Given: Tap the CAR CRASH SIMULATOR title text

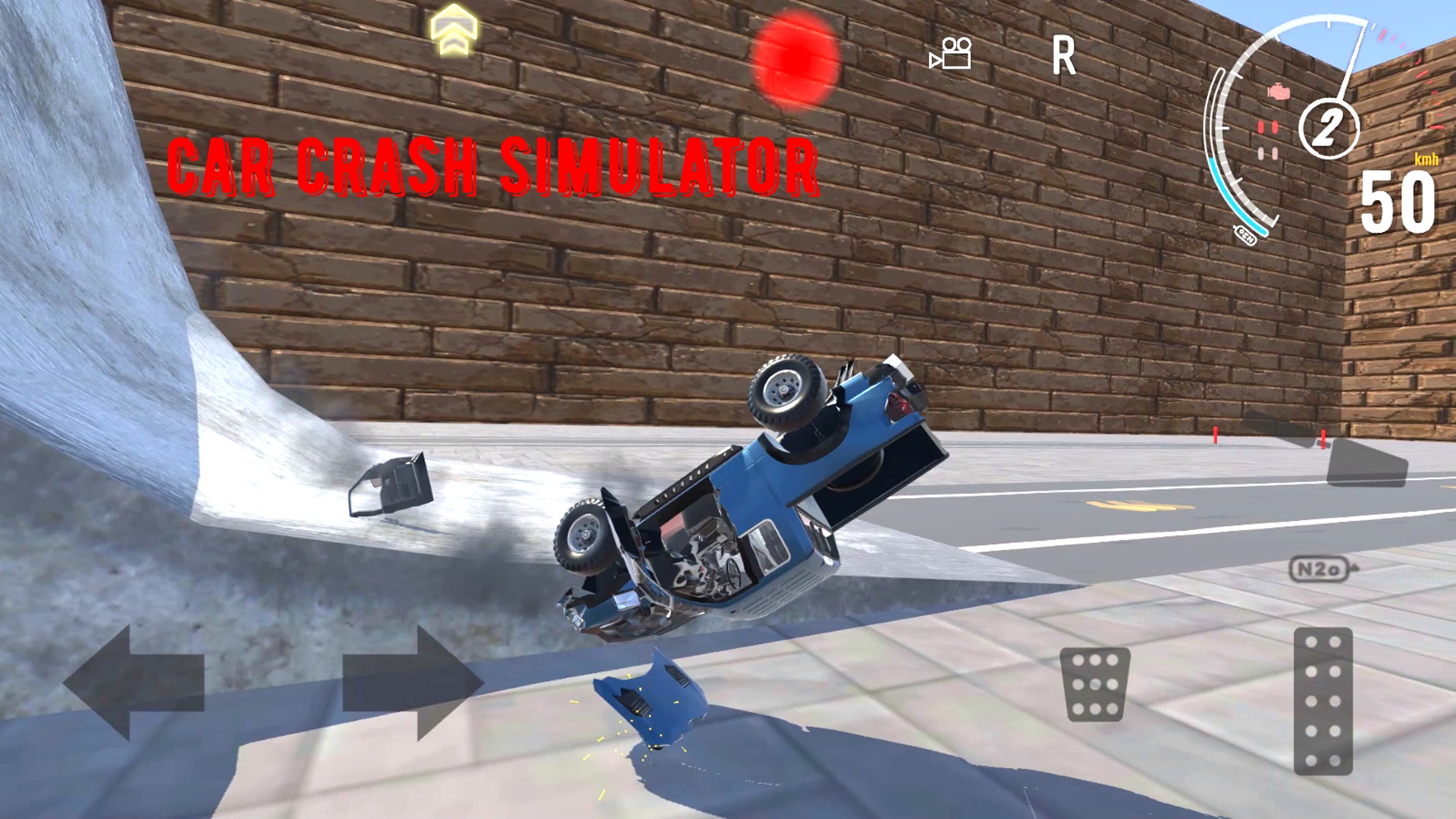Looking at the screenshot, I should pos(494,163).
